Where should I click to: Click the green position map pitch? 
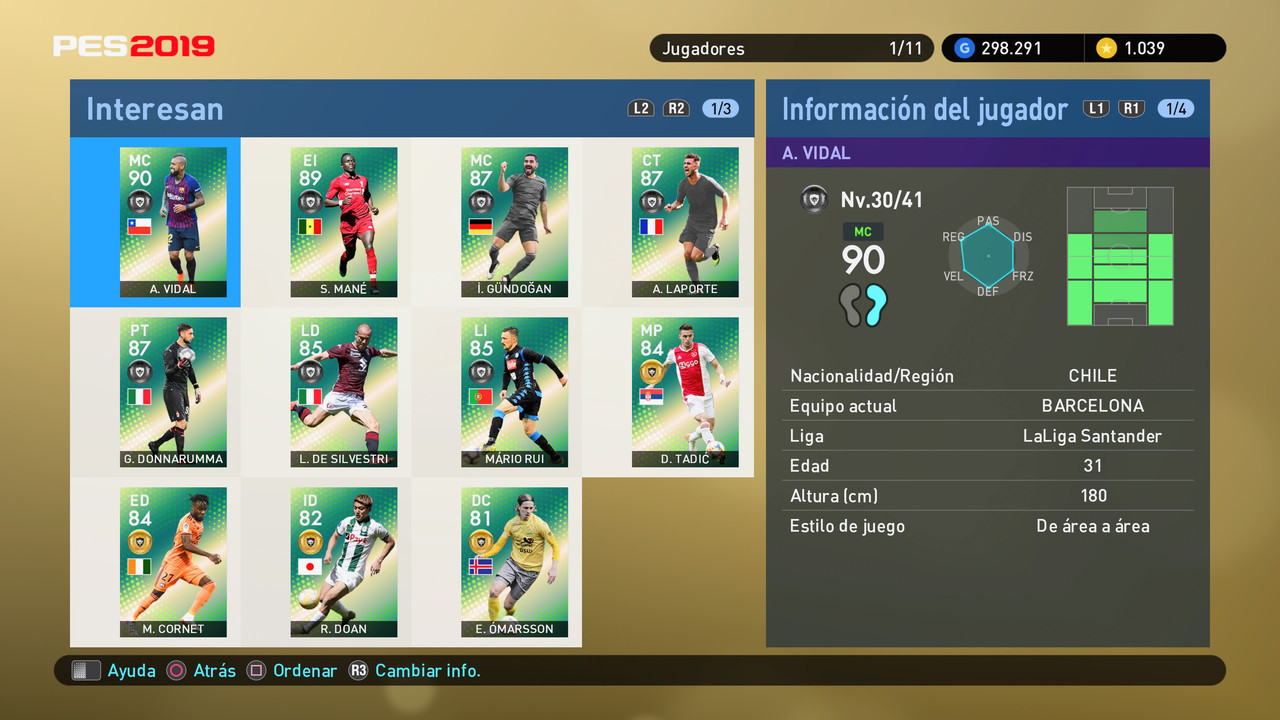coord(1120,256)
